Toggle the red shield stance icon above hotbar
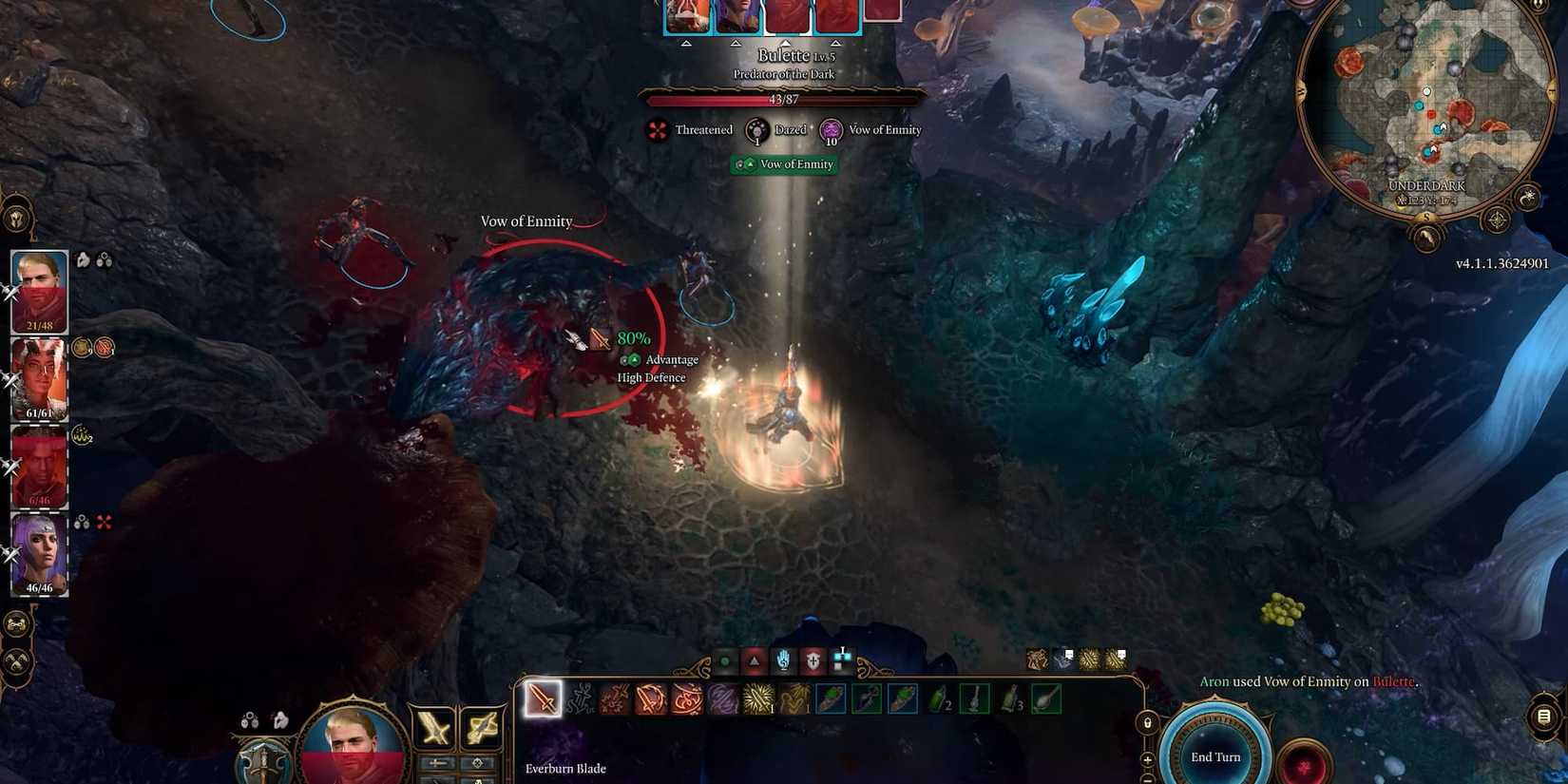Screen dimensions: 1568x784 point(813,660)
